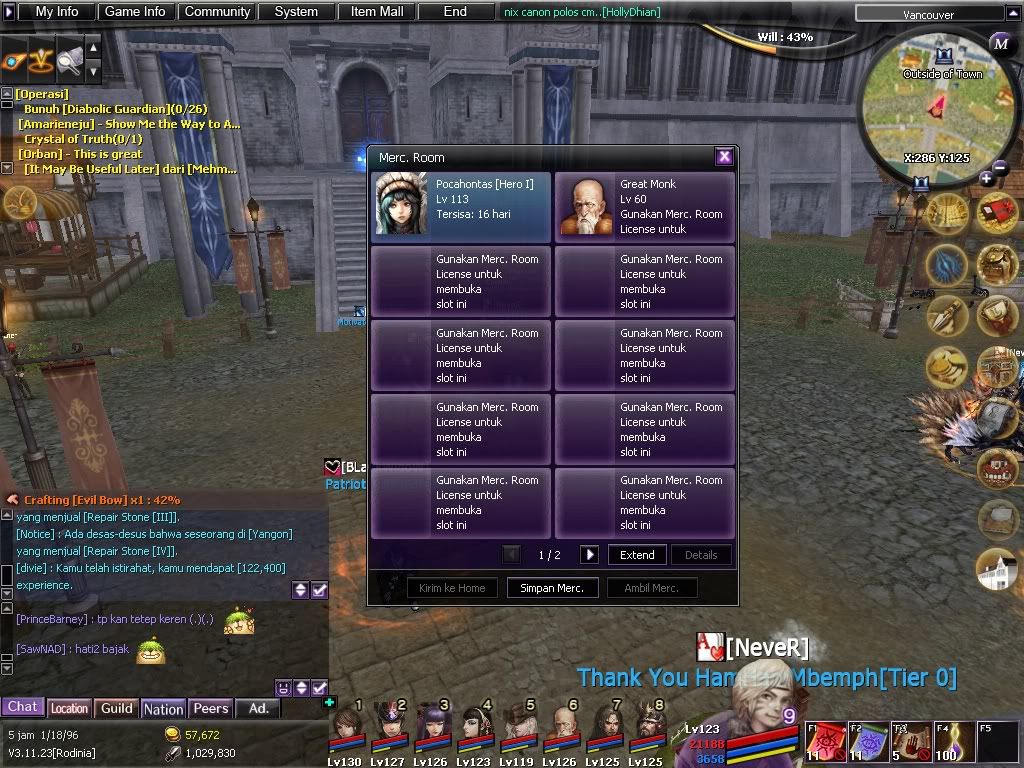Select Pocahontas [Hero I] mercenary slot
This screenshot has height=768, width=1024.
point(461,206)
